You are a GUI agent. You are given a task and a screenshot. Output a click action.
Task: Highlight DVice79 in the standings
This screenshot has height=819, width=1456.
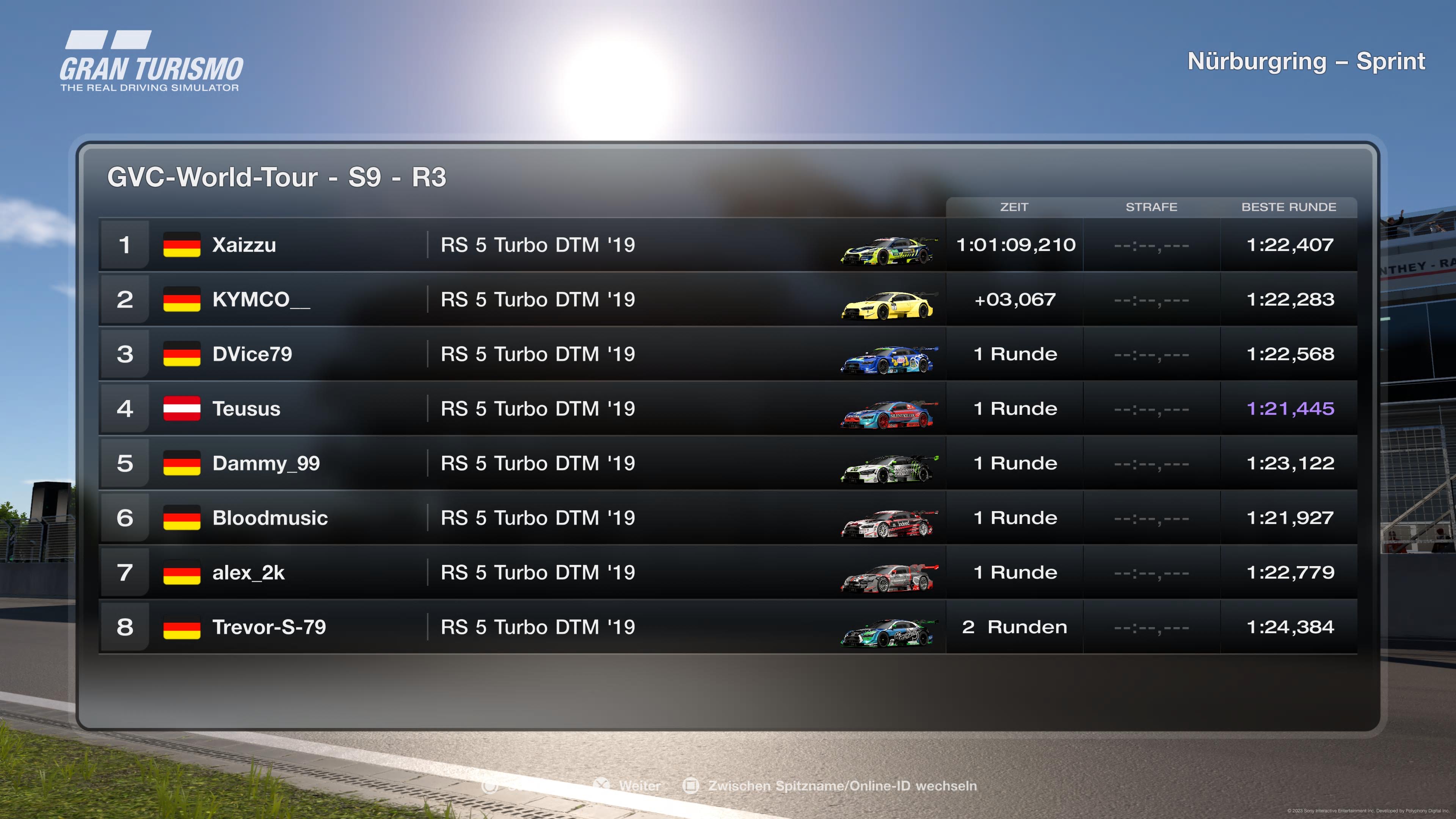[x=252, y=355]
